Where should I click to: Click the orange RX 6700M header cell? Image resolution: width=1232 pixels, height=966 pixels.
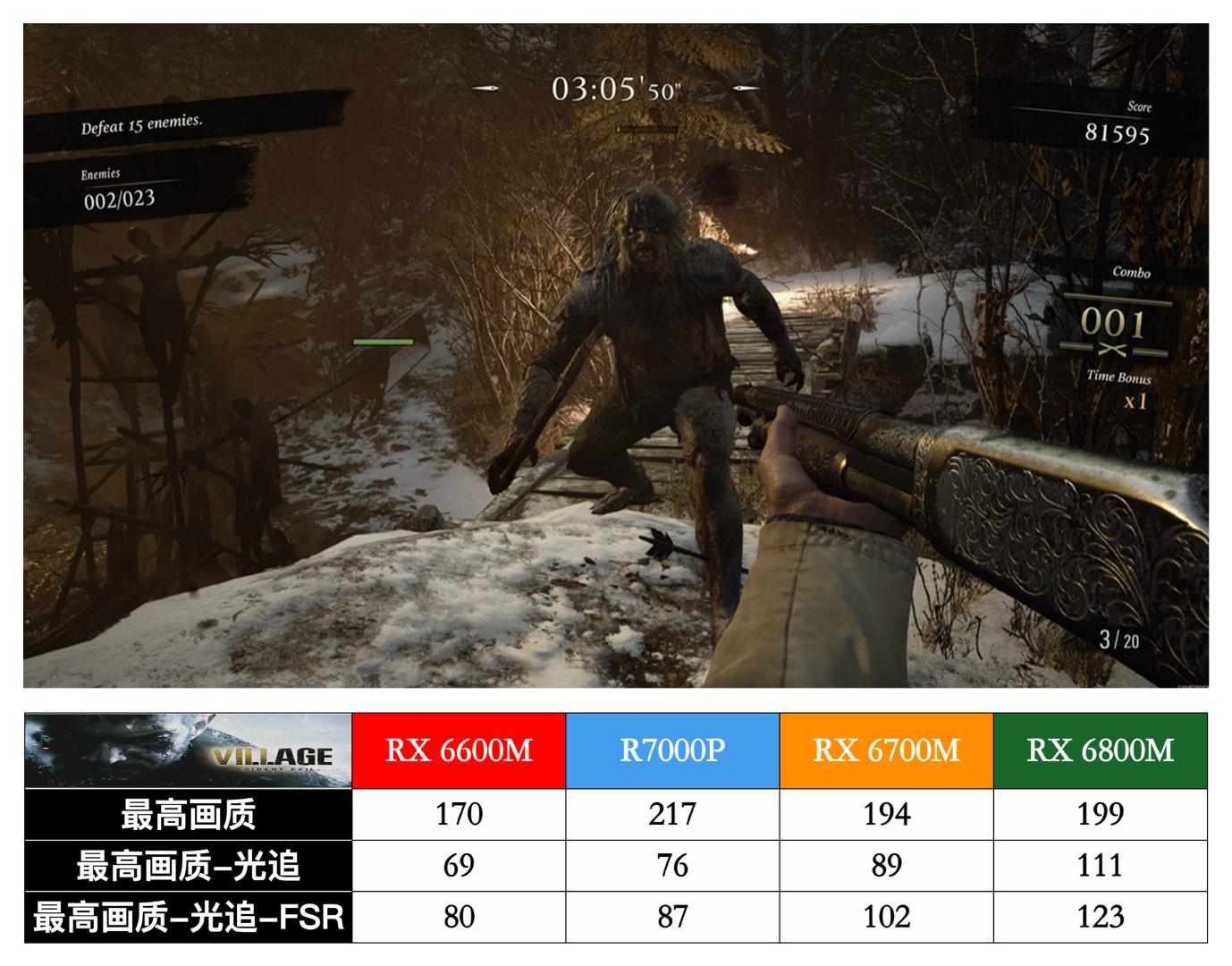(888, 751)
